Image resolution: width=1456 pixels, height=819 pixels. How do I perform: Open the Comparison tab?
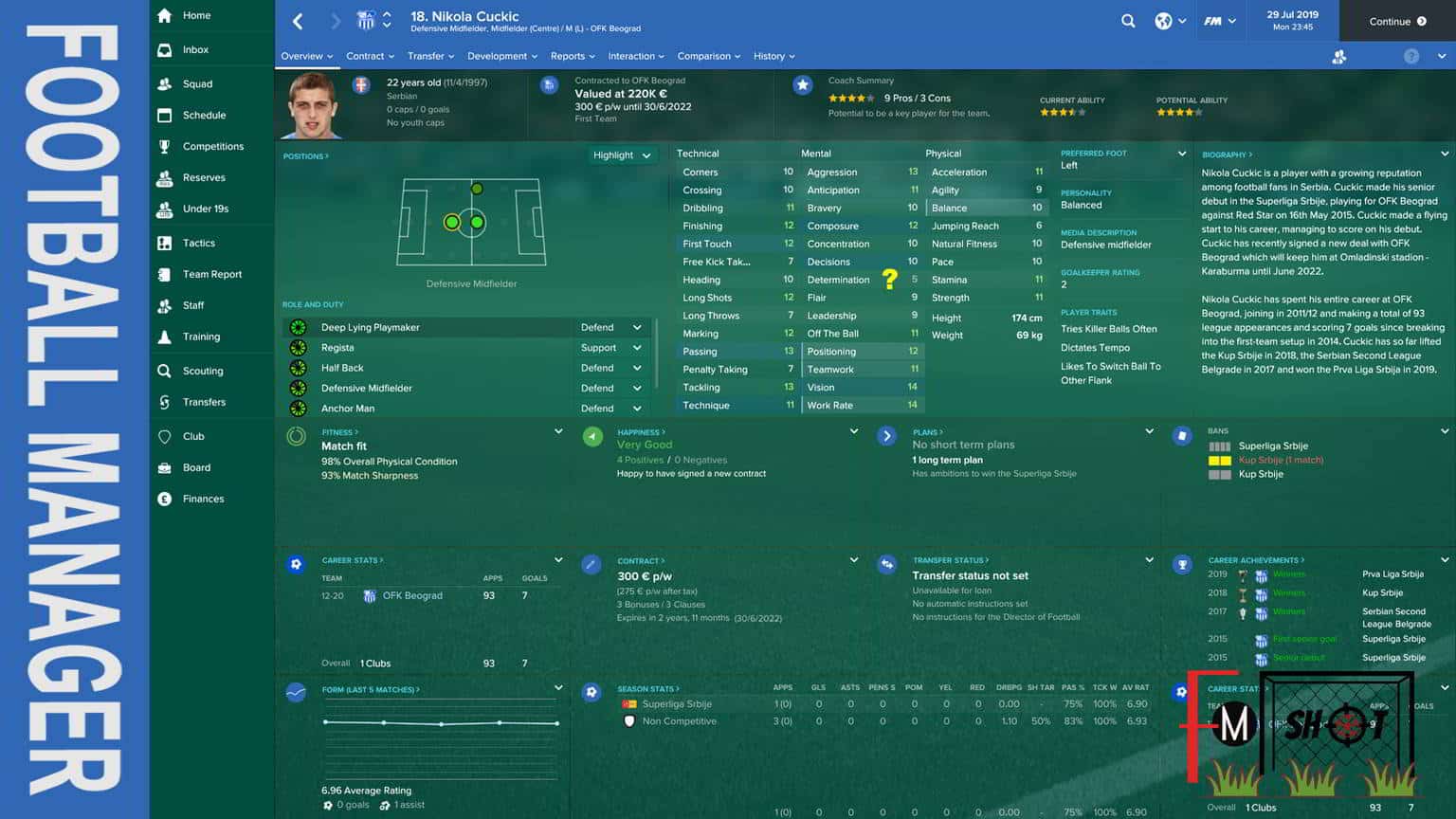[709, 56]
